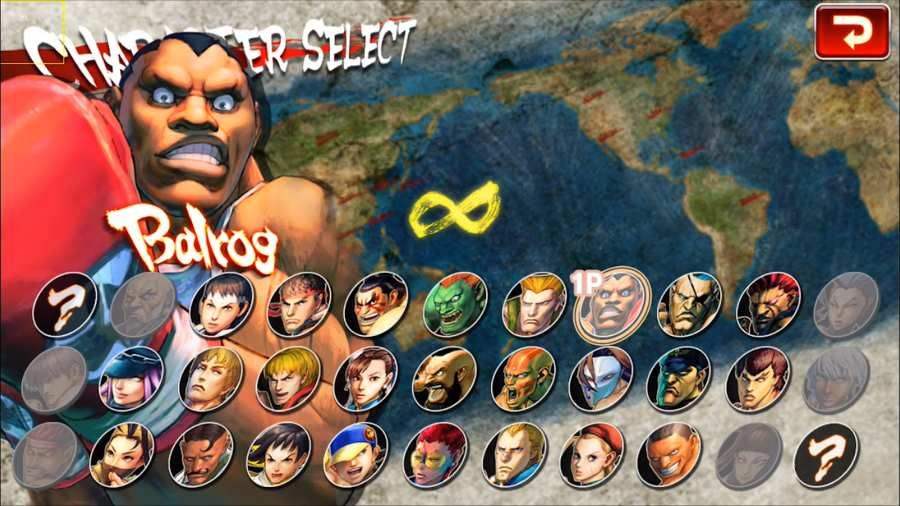The width and height of the screenshot is (900, 506).
Task: Select red-haired C. Viper's portrait
Action: [435, 454]
